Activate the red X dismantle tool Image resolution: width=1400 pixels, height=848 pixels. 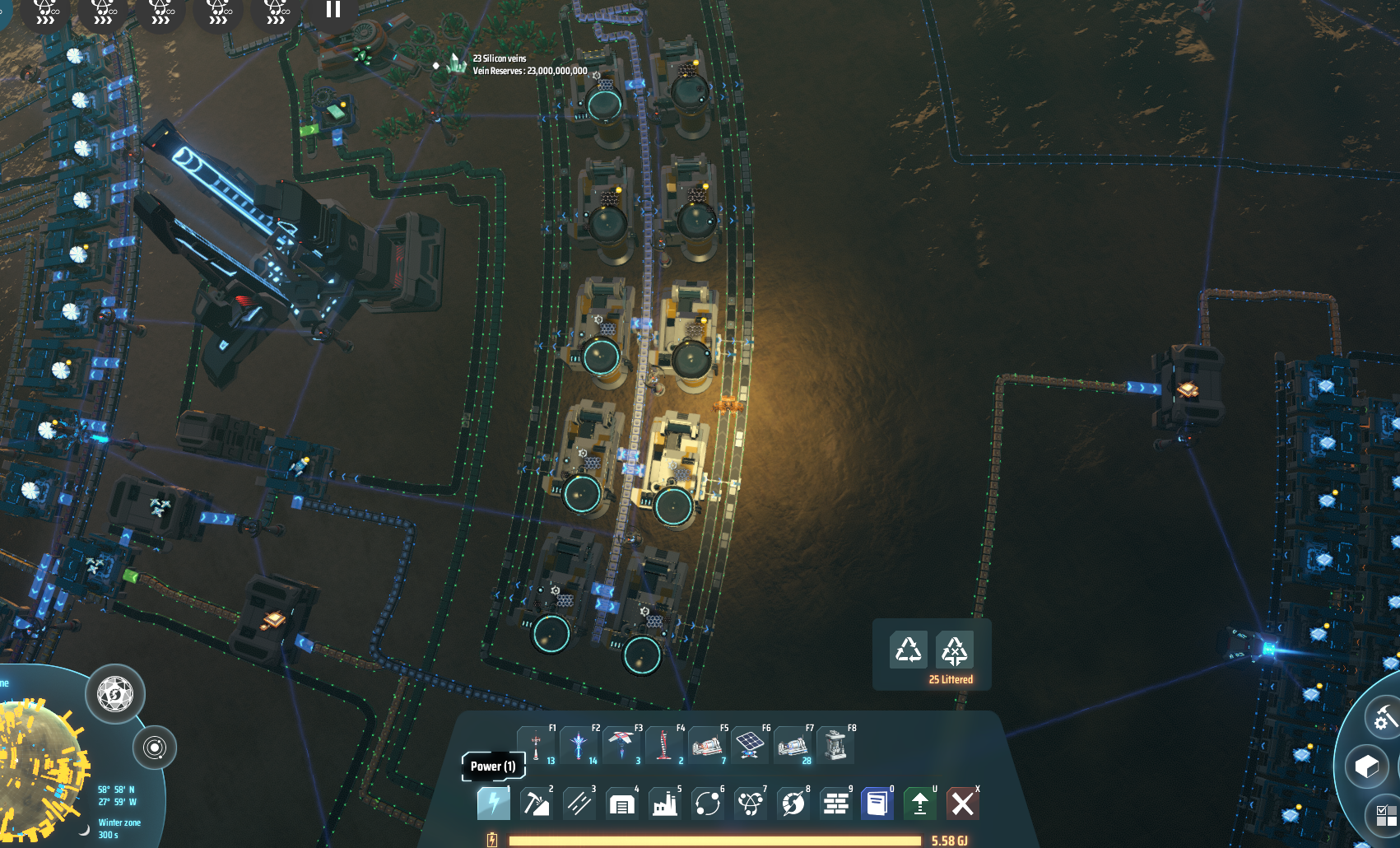pyautogui.click(x=962, y=803)
